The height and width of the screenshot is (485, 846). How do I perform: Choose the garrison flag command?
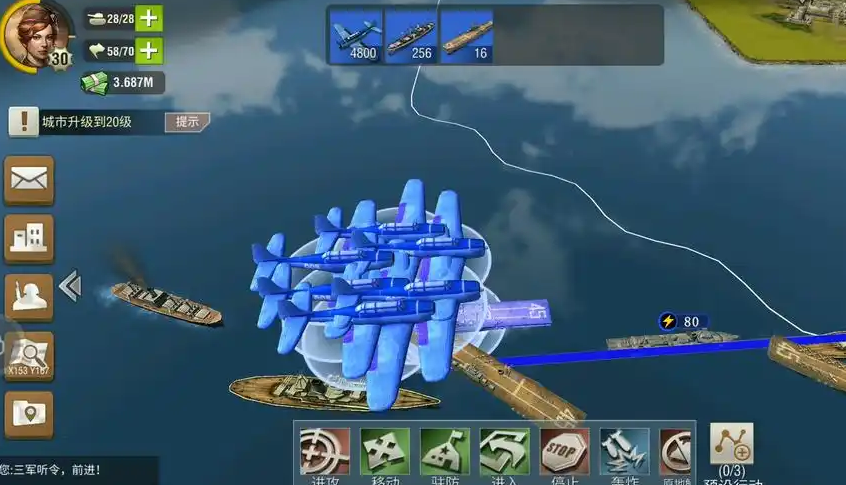coord(445,455)
